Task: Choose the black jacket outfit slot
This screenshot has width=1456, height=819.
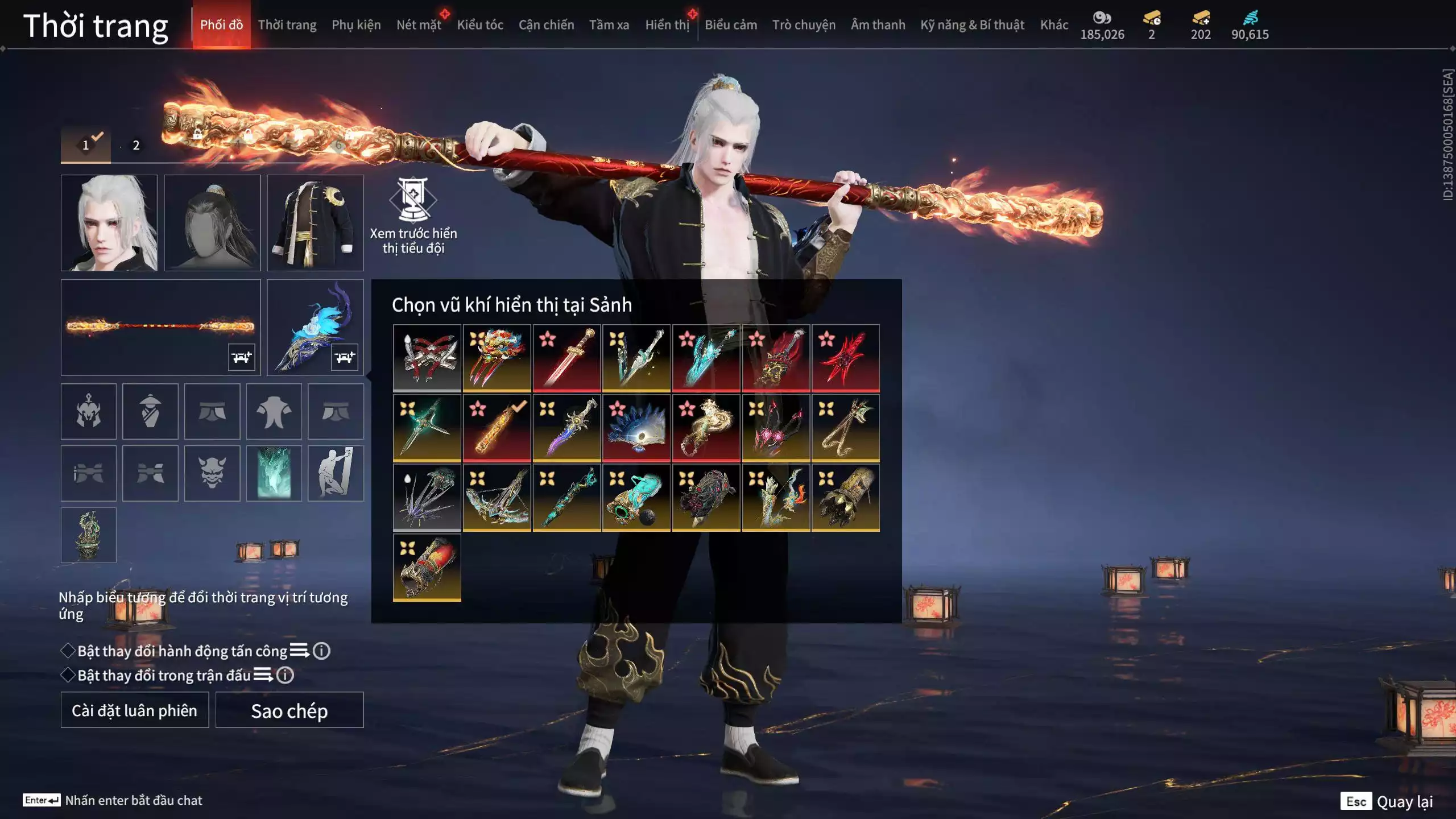Action: point(315,223)
